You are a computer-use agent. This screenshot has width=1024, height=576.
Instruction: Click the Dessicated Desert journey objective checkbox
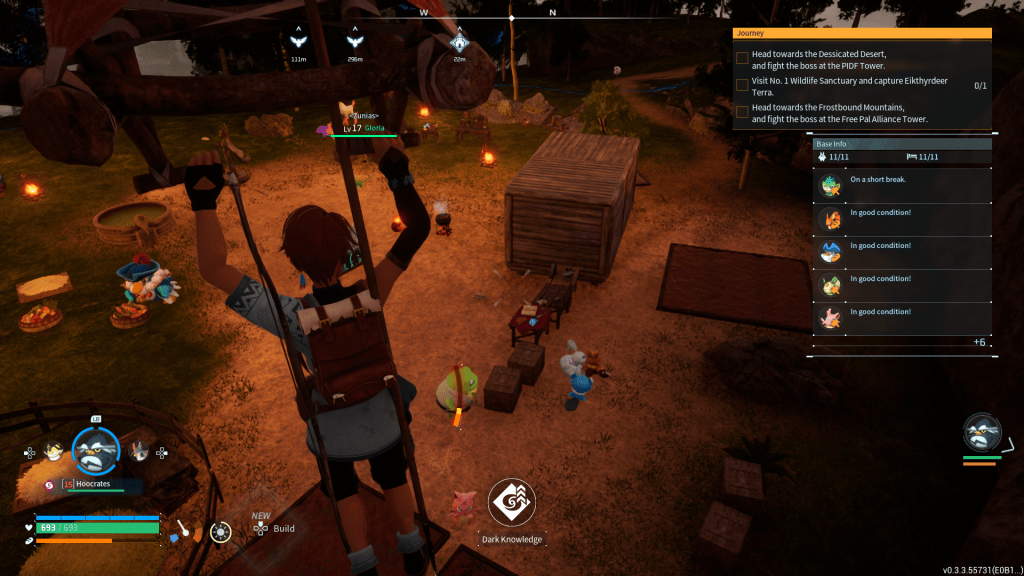tap(742, 58)
